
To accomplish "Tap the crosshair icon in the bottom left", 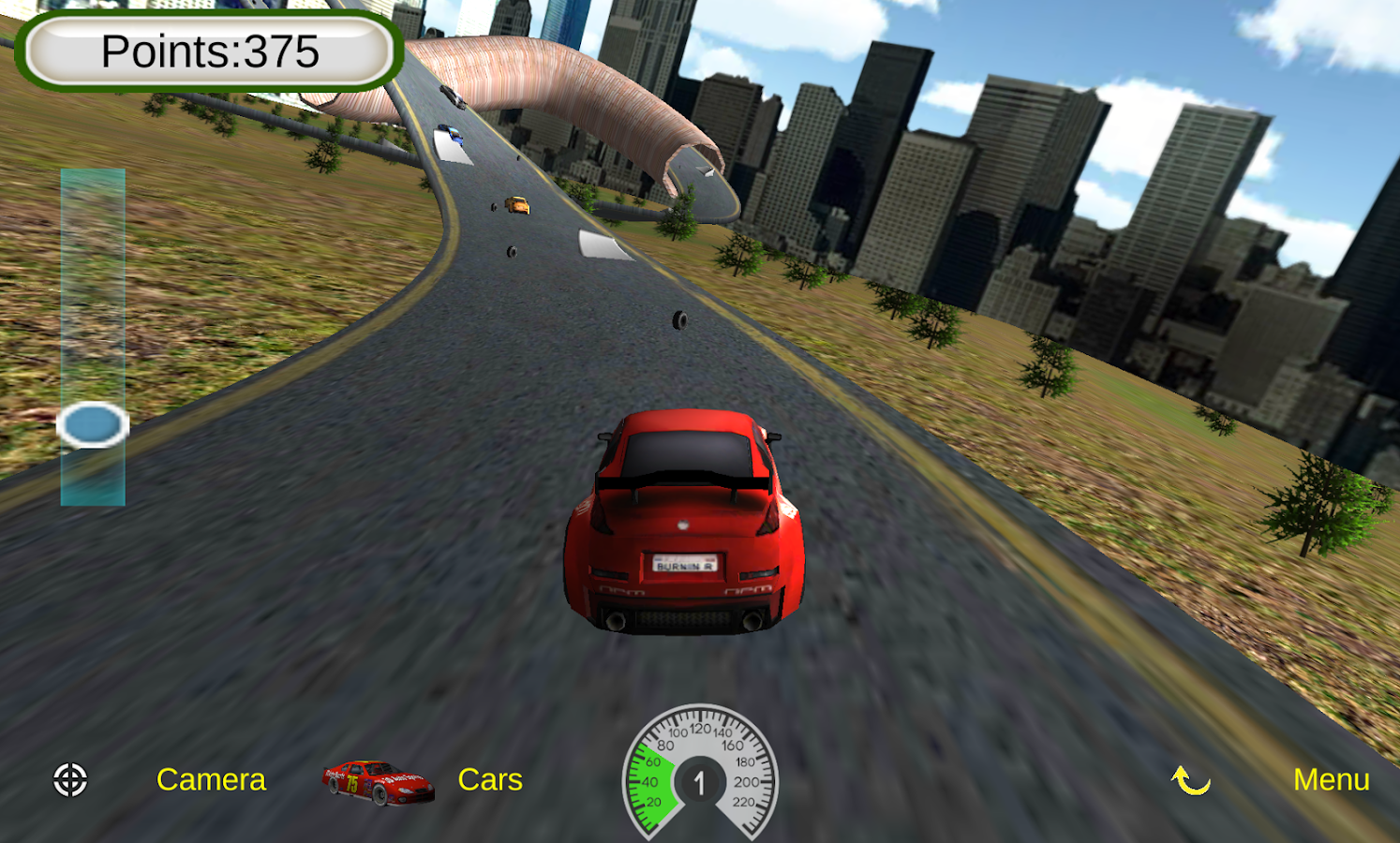I will [x=69, y=779].
